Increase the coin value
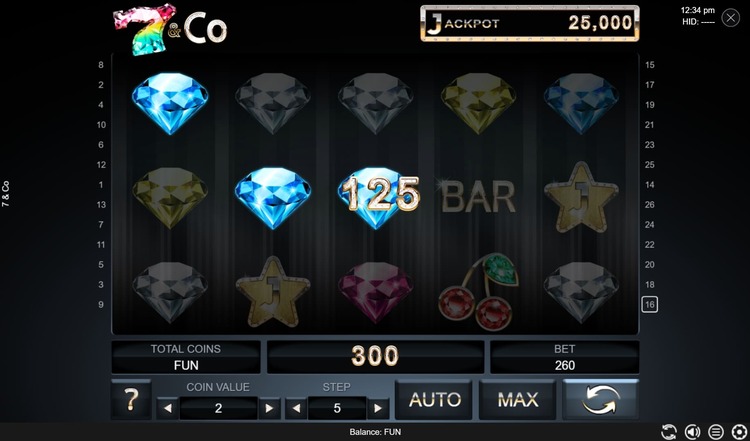Image resolution: width=750 pixels, height=441 pixels. [x=268, y=408]
